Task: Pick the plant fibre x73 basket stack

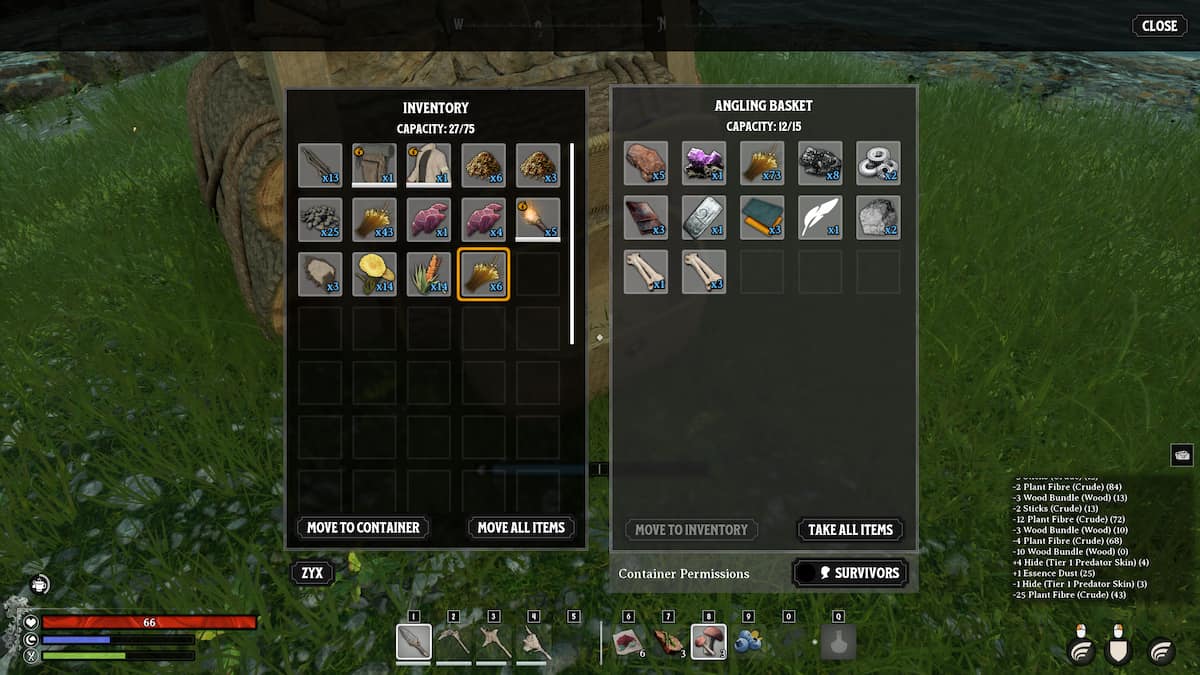Action: (x=762, y=163)
